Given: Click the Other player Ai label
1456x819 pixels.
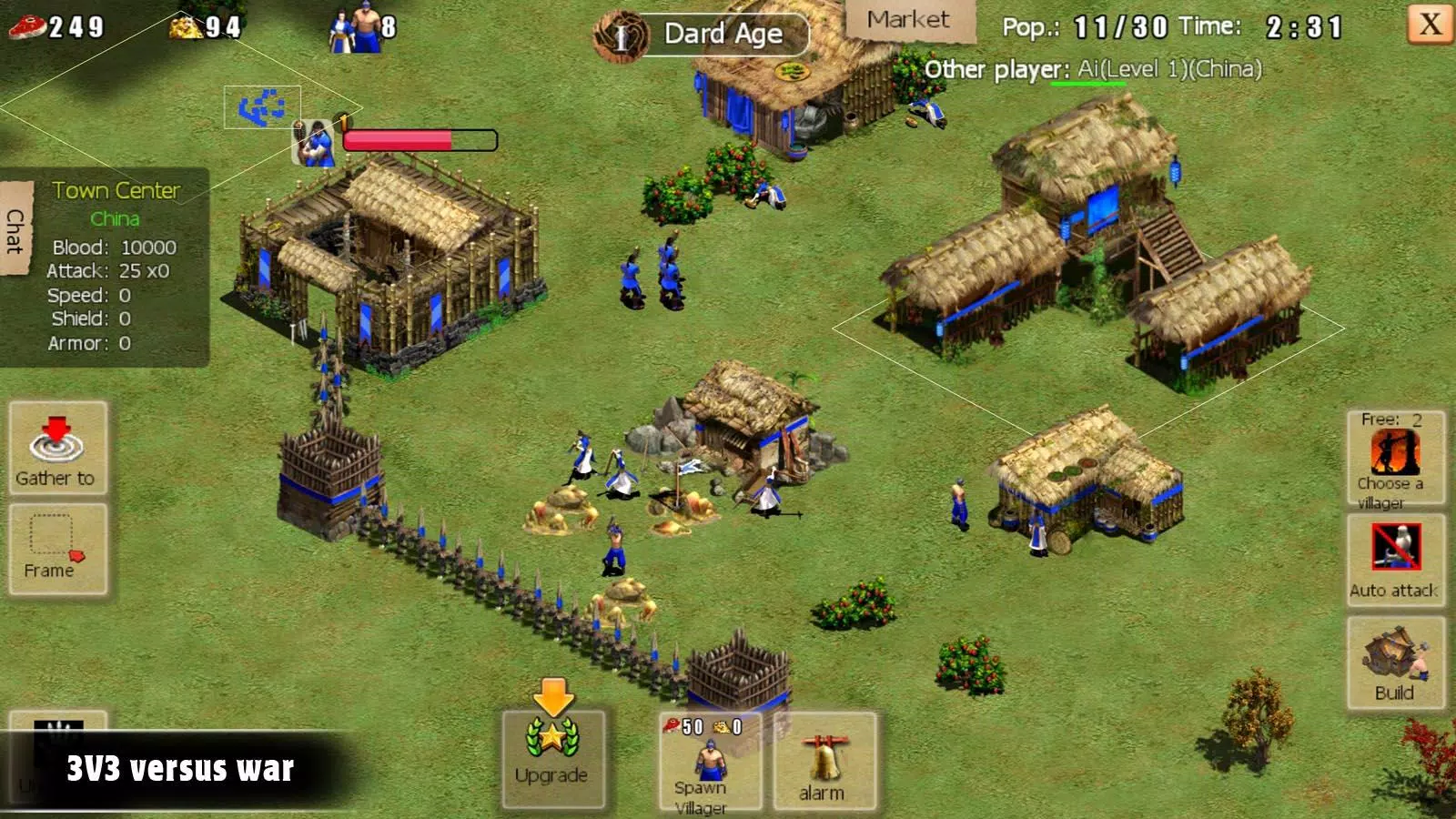Looking at the screenshot, I should 1092,67.
